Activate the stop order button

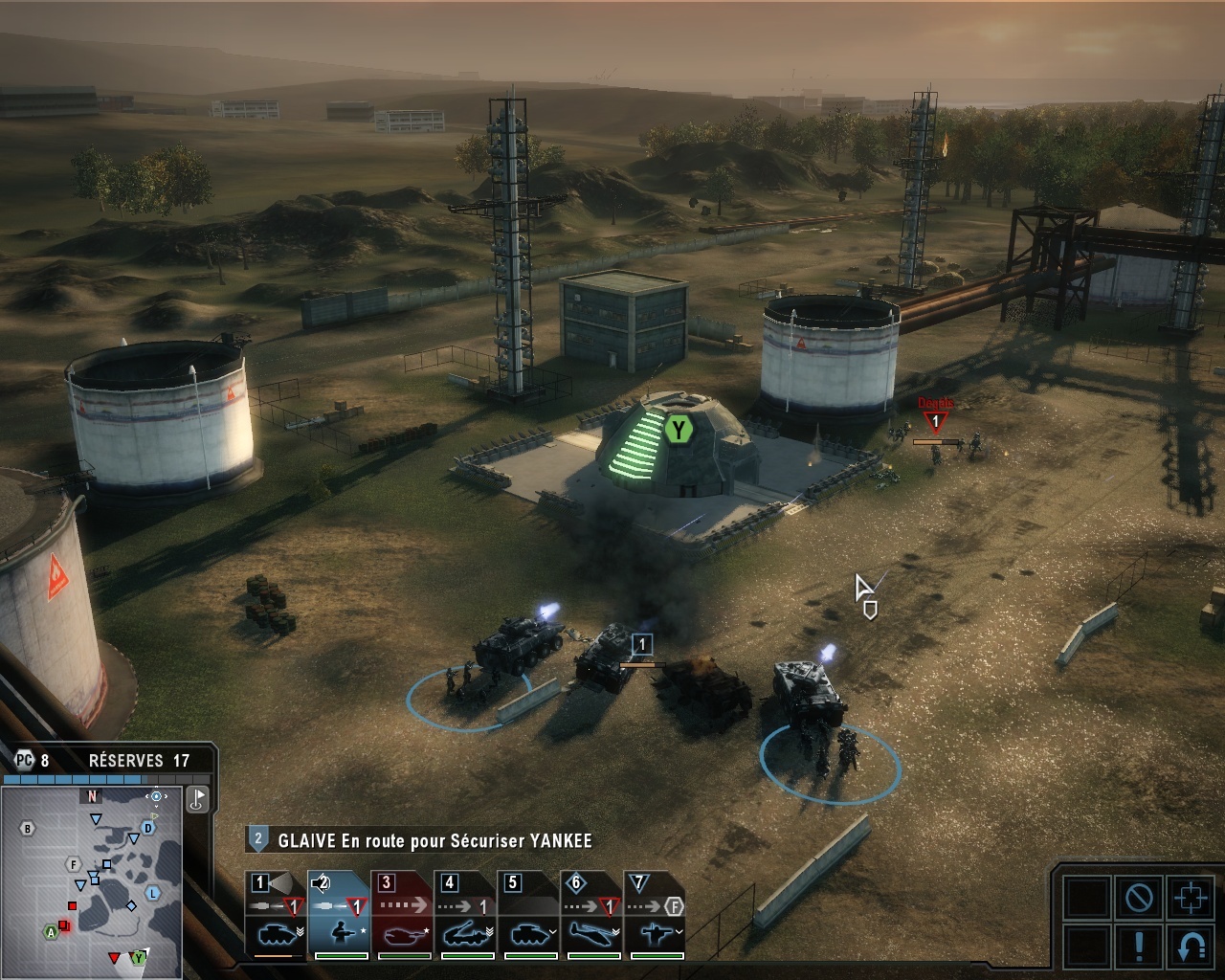pyautogui.click(x=1138, y=898)
